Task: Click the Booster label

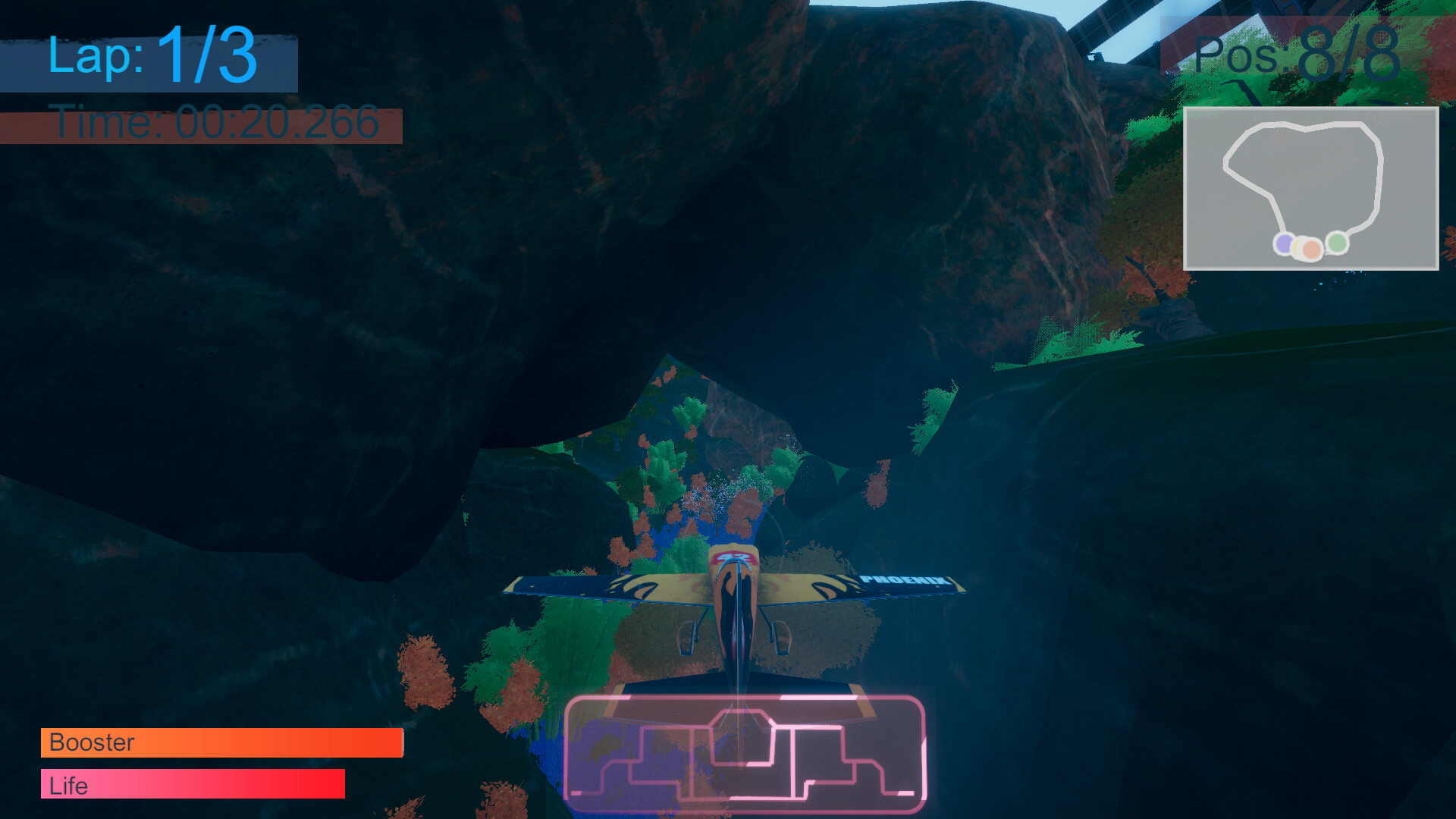Action: pyautogui.click(x=90, y=742)
